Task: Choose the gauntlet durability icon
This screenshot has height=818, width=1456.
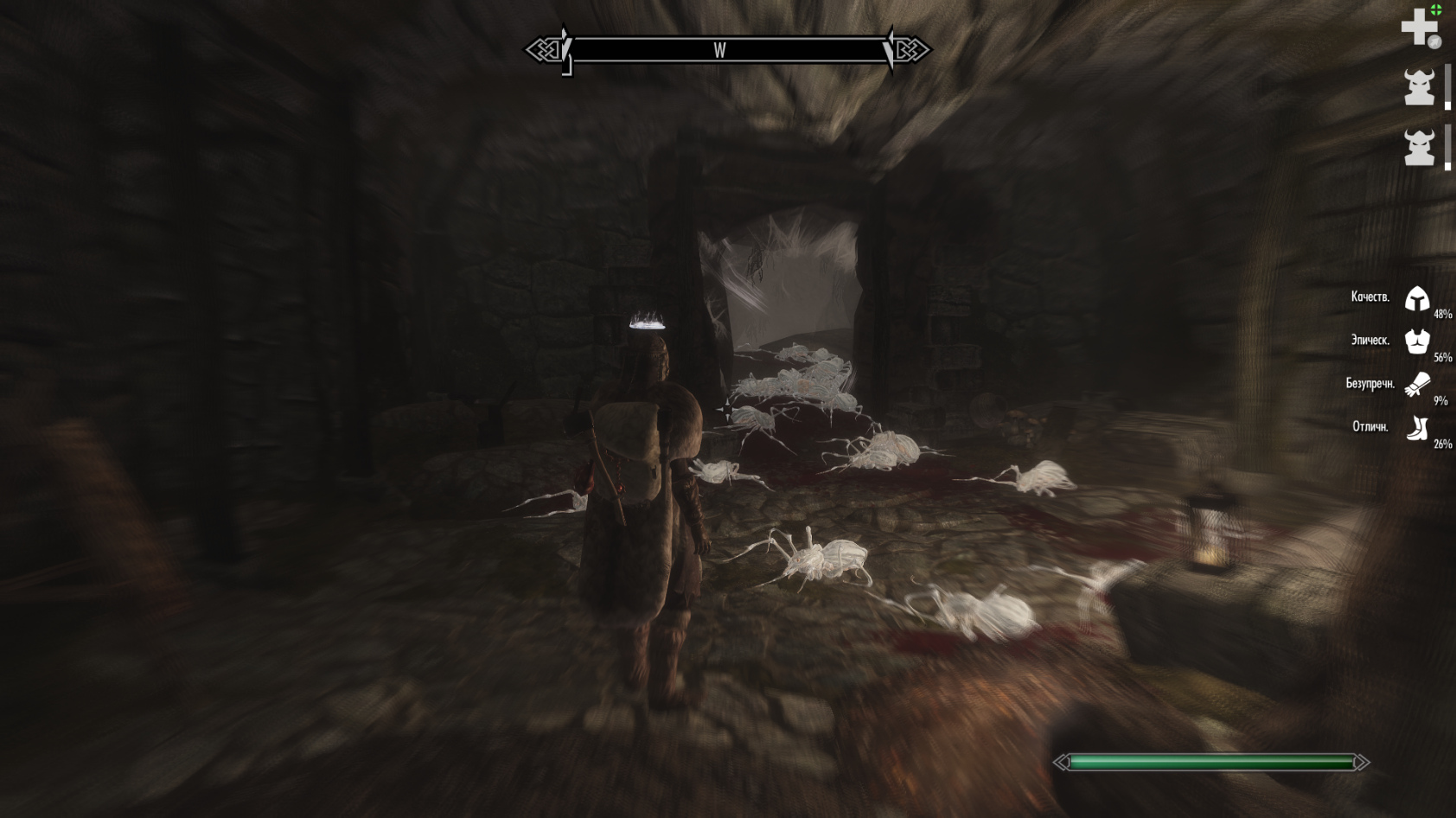Action: (x=1417, y=384)
